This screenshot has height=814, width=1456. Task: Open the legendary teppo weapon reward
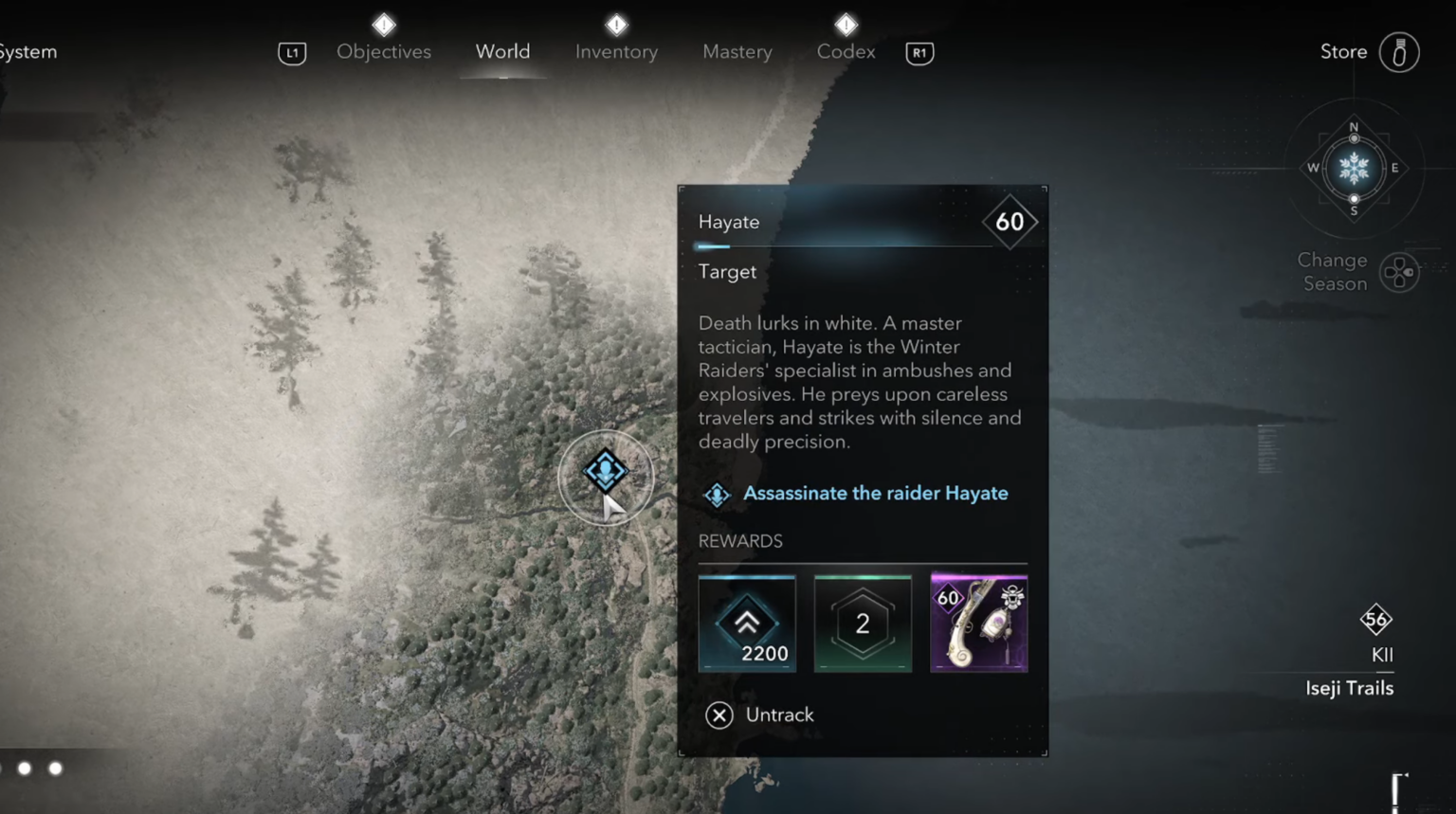pyautogui.click(x=978, y=623)
